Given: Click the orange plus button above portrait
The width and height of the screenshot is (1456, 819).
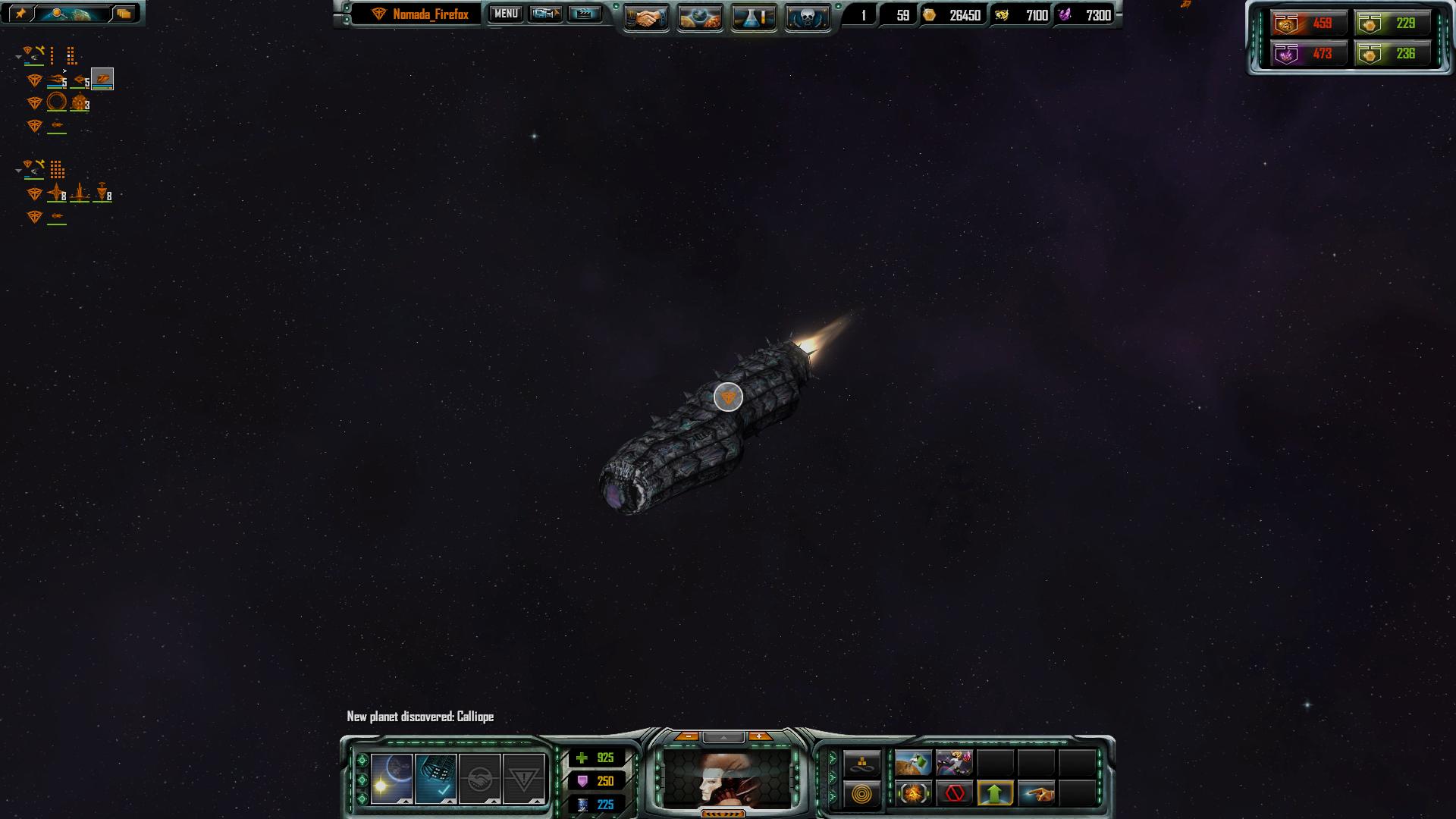Looking at the screenshot, I should pos(759,736).
